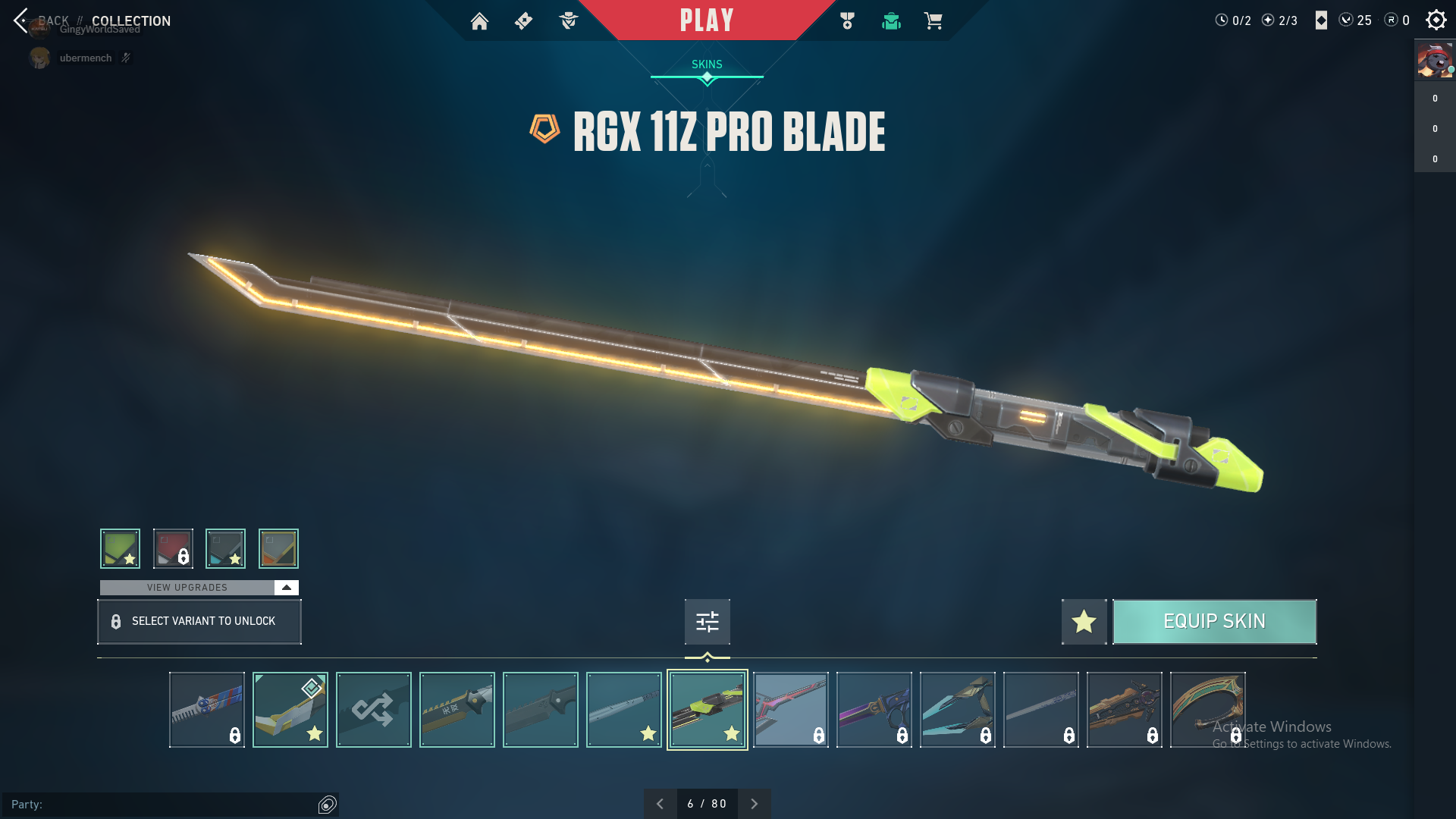
Task: Click the EQUIP SKIN button
Action: (x=1214, y=622)
